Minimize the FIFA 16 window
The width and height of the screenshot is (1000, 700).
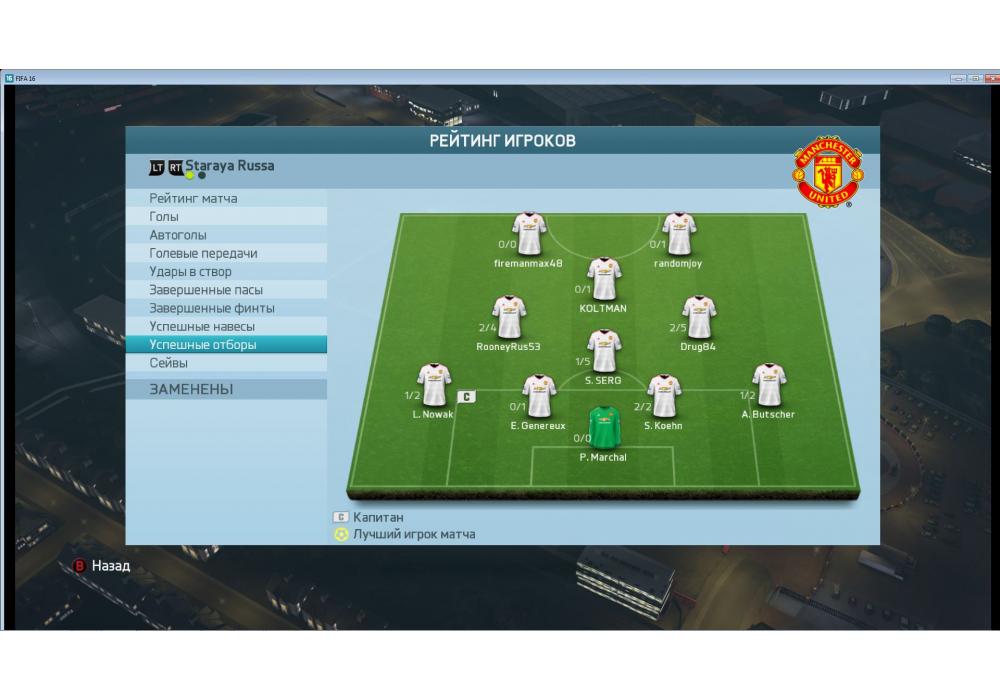[958, 78]
